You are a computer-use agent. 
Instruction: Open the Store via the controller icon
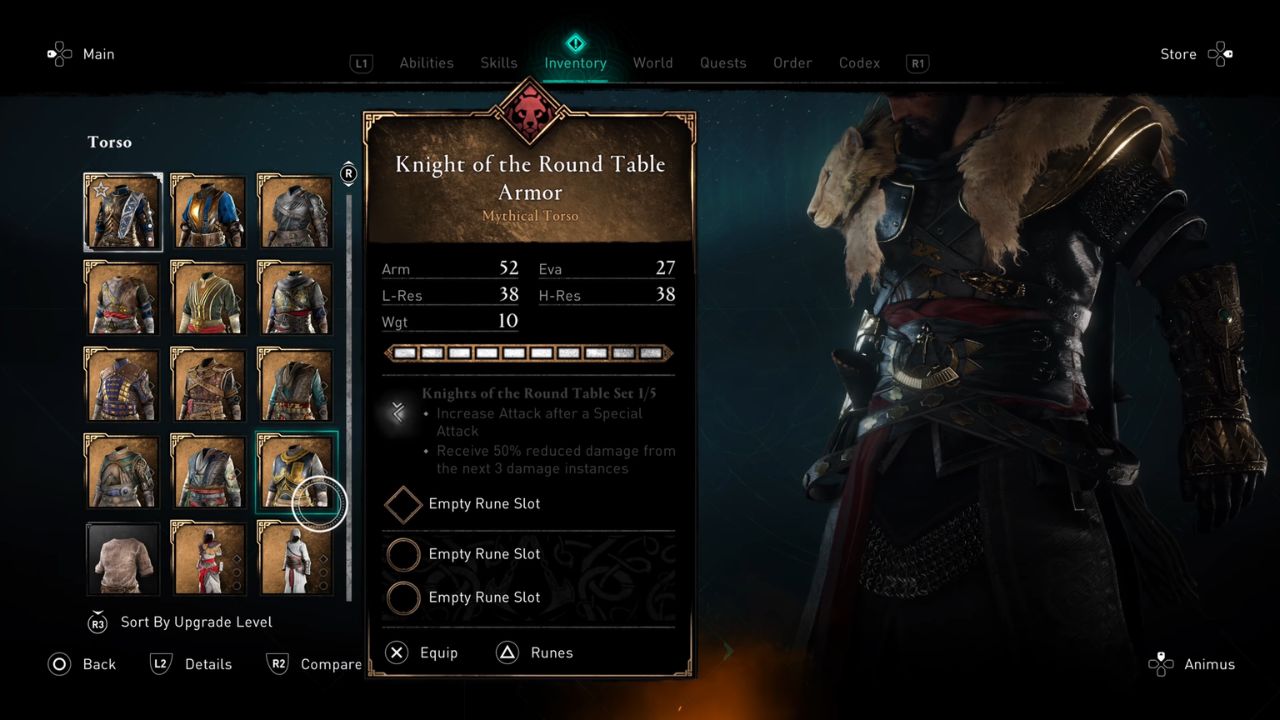tap(1221, 54)
